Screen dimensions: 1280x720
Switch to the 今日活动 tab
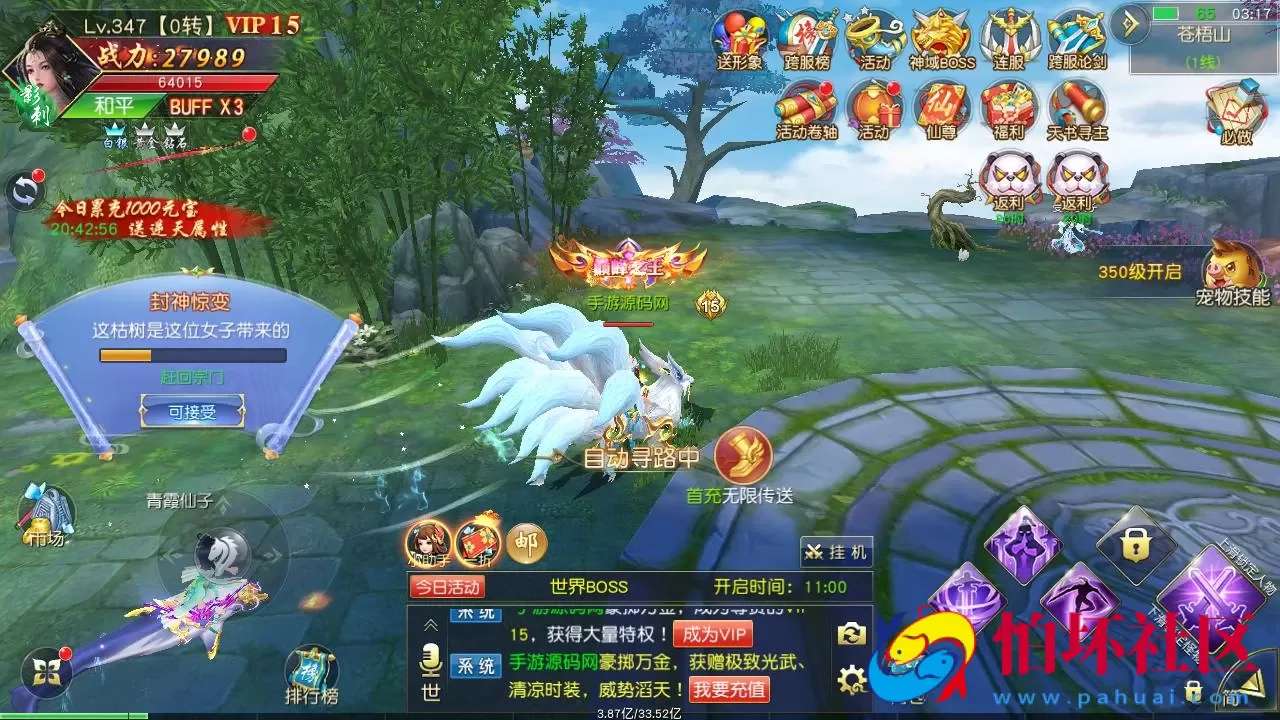click(448, 588)
